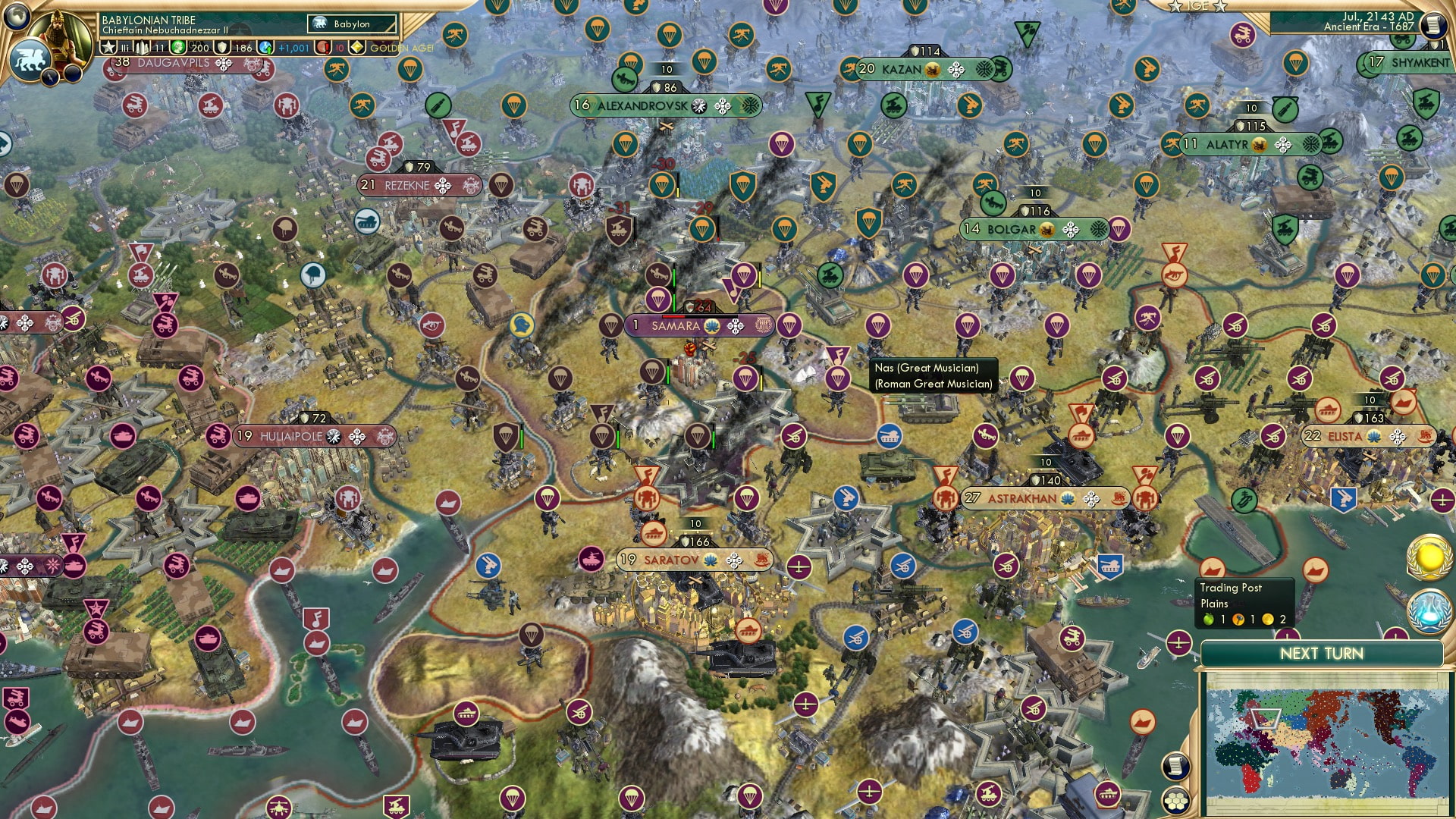Open the happiness overview via red unhappiness icon
Viewport: 1456px width, 819px height.
click(323, 48)
